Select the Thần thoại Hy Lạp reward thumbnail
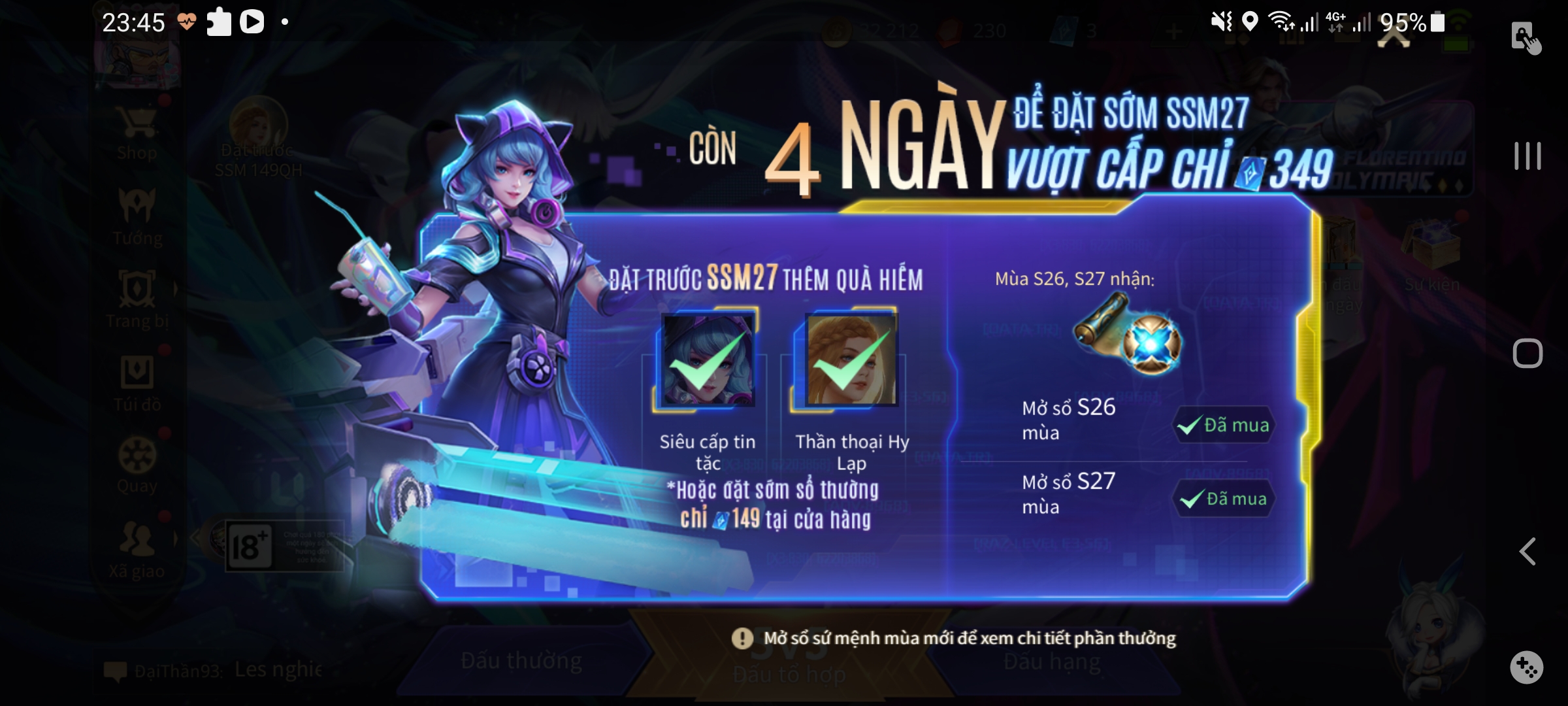The height and width of the screenshot is (706, 1568). (x=851, y=360)
